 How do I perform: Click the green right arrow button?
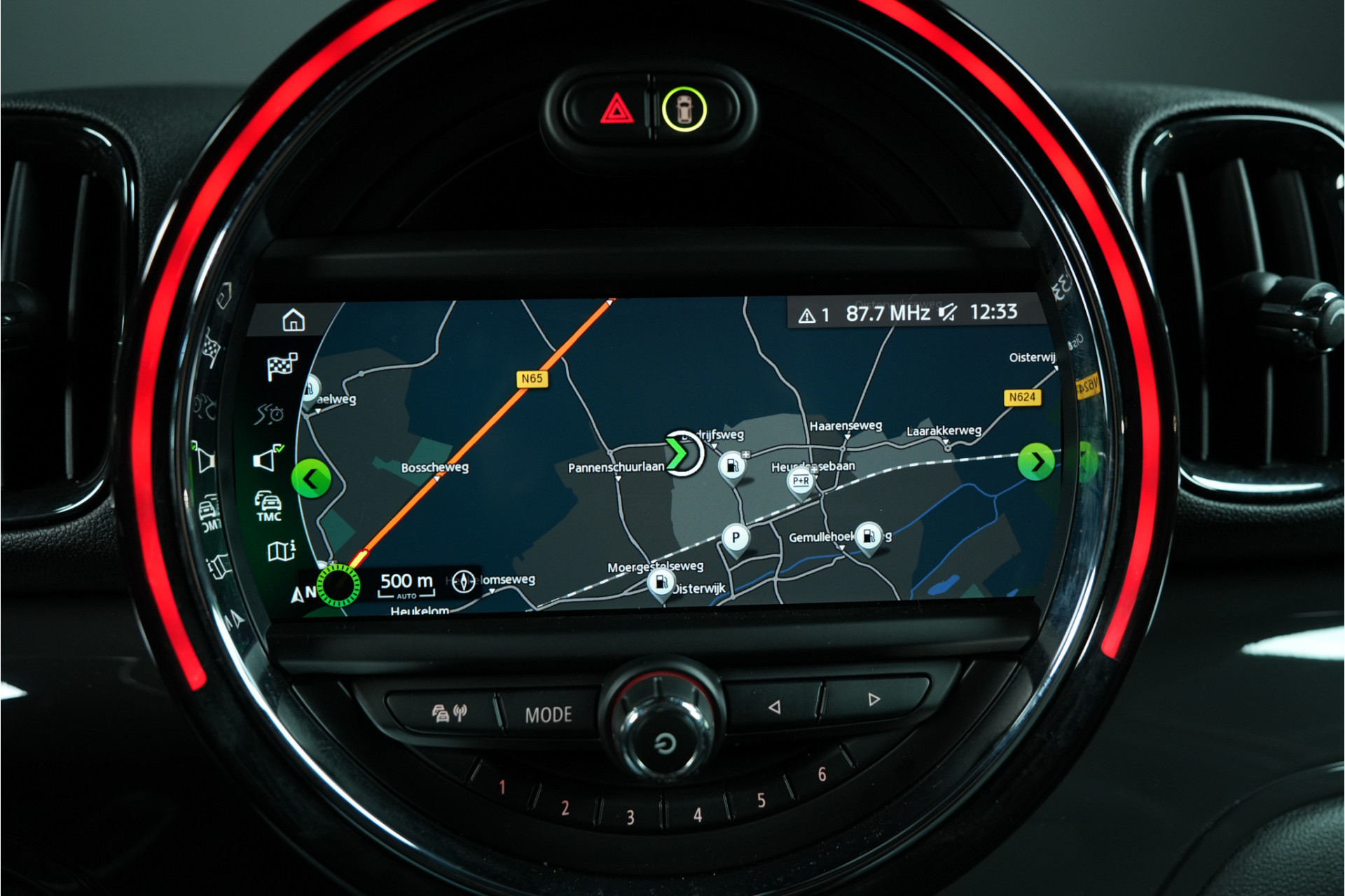(x=1036, y=462)
